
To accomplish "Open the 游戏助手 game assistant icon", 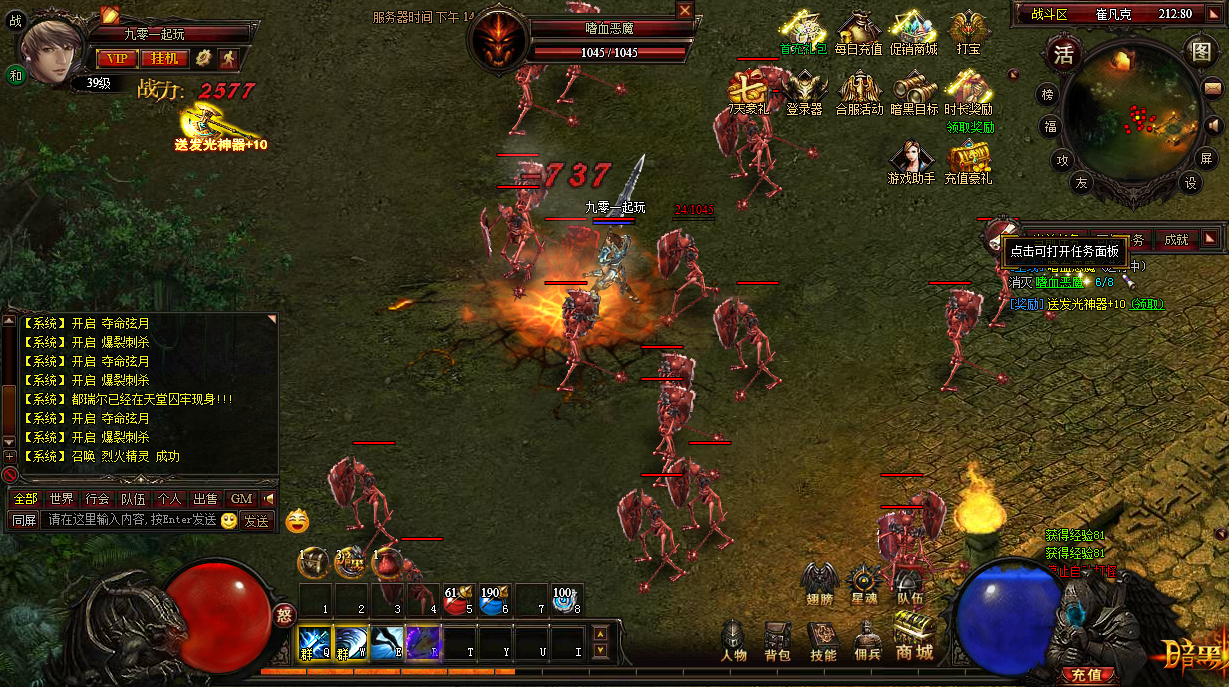I will 911,162.
